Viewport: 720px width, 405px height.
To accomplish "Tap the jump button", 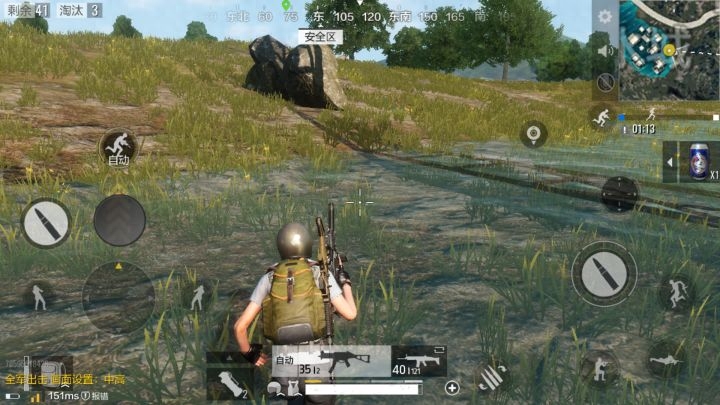I will 678,292.
